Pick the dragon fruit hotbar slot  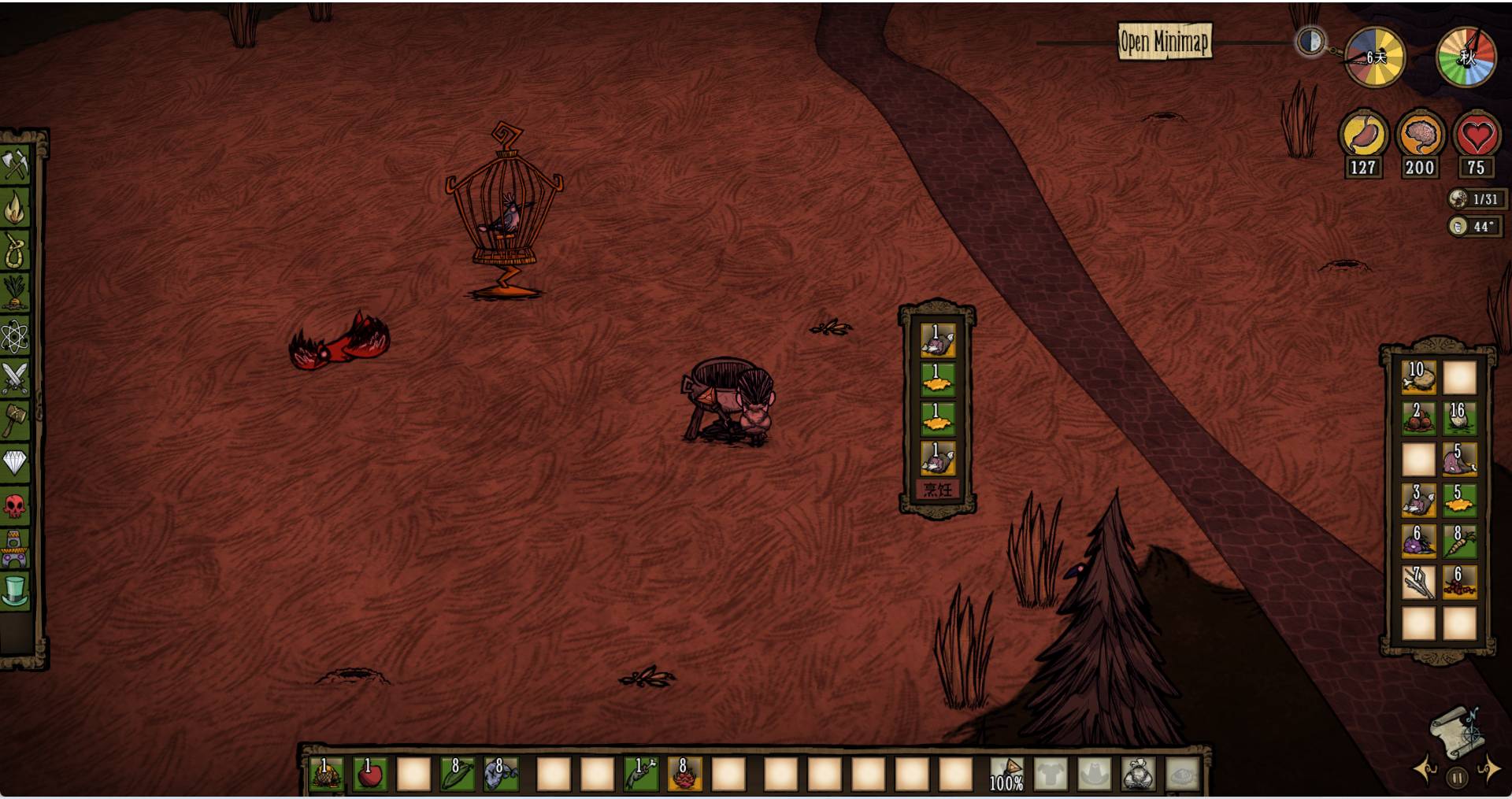(684, 775)
